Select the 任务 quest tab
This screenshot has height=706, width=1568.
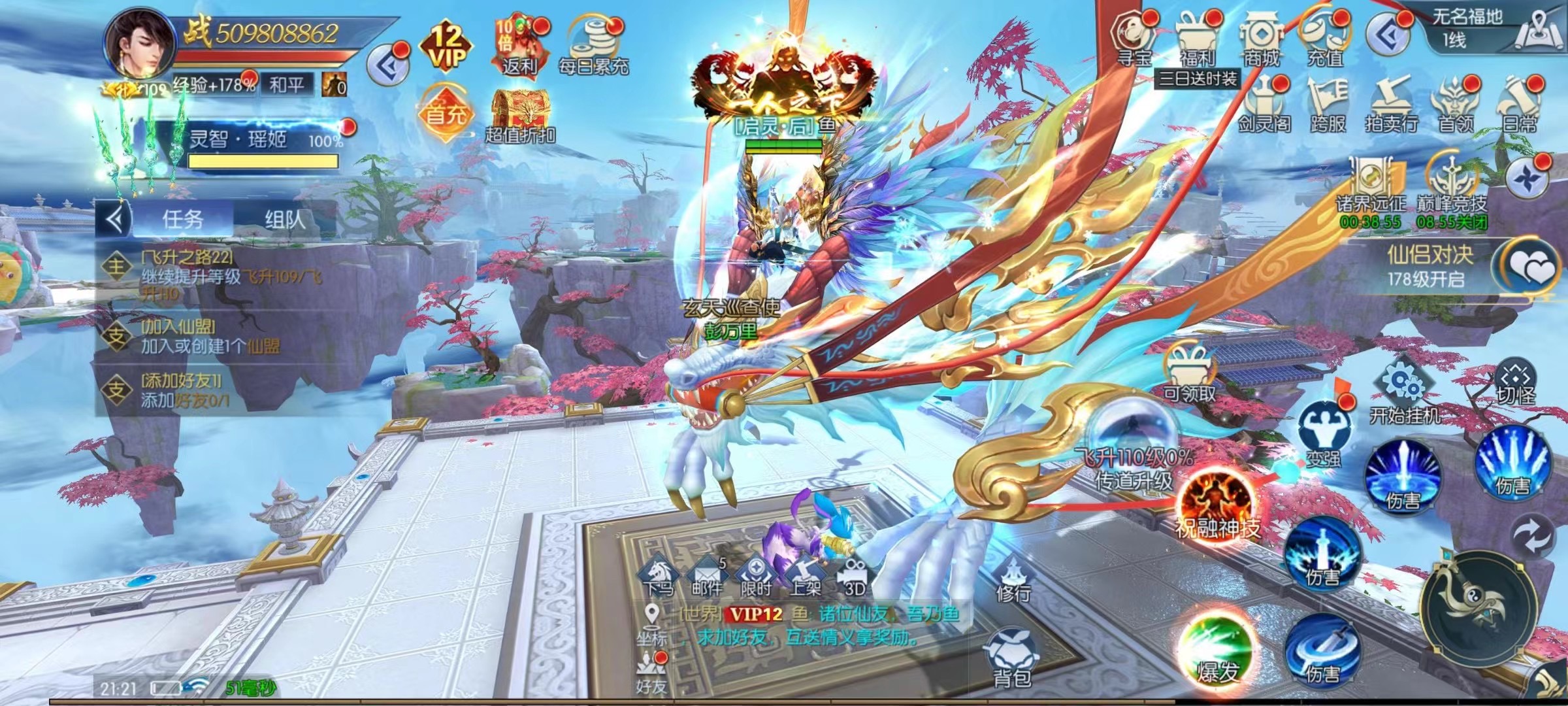click(x=183, y=219)
